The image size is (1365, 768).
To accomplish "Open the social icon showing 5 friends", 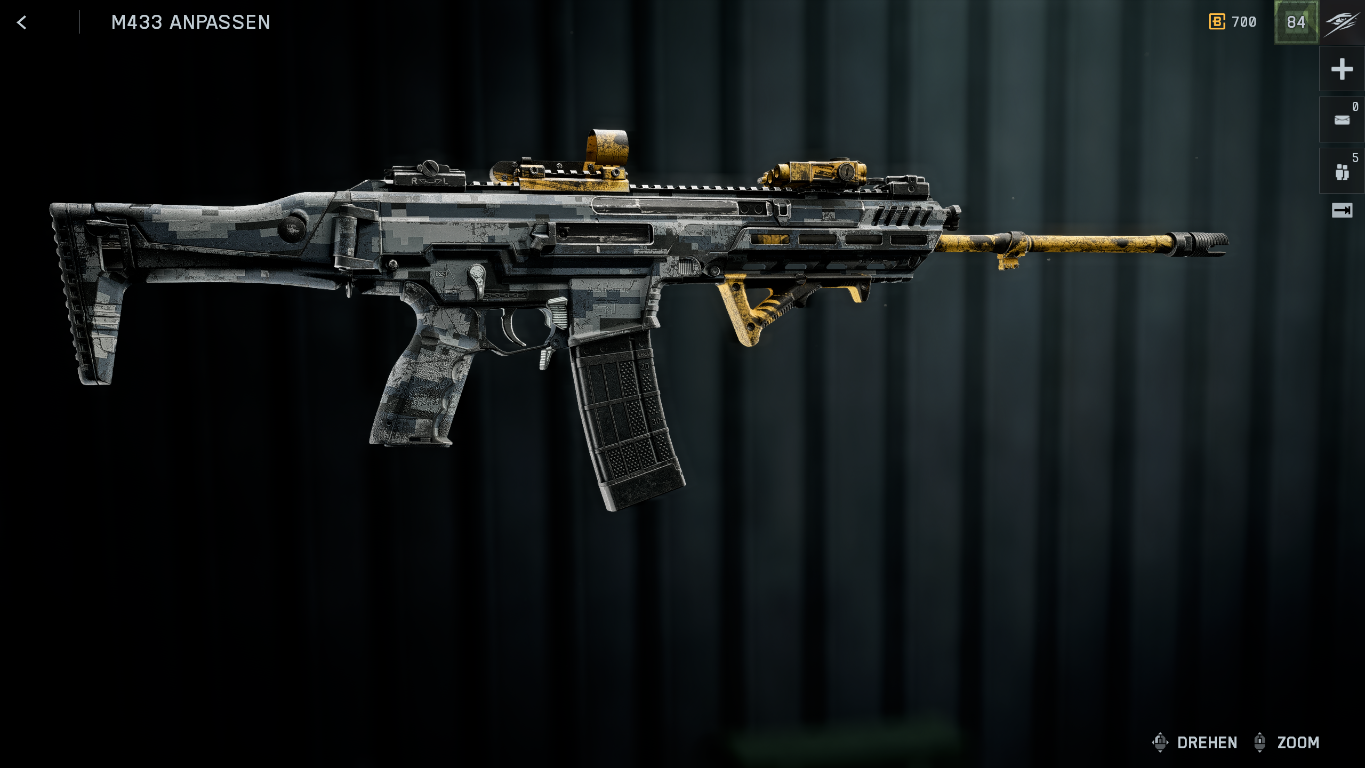I will tap(1341, 170).
